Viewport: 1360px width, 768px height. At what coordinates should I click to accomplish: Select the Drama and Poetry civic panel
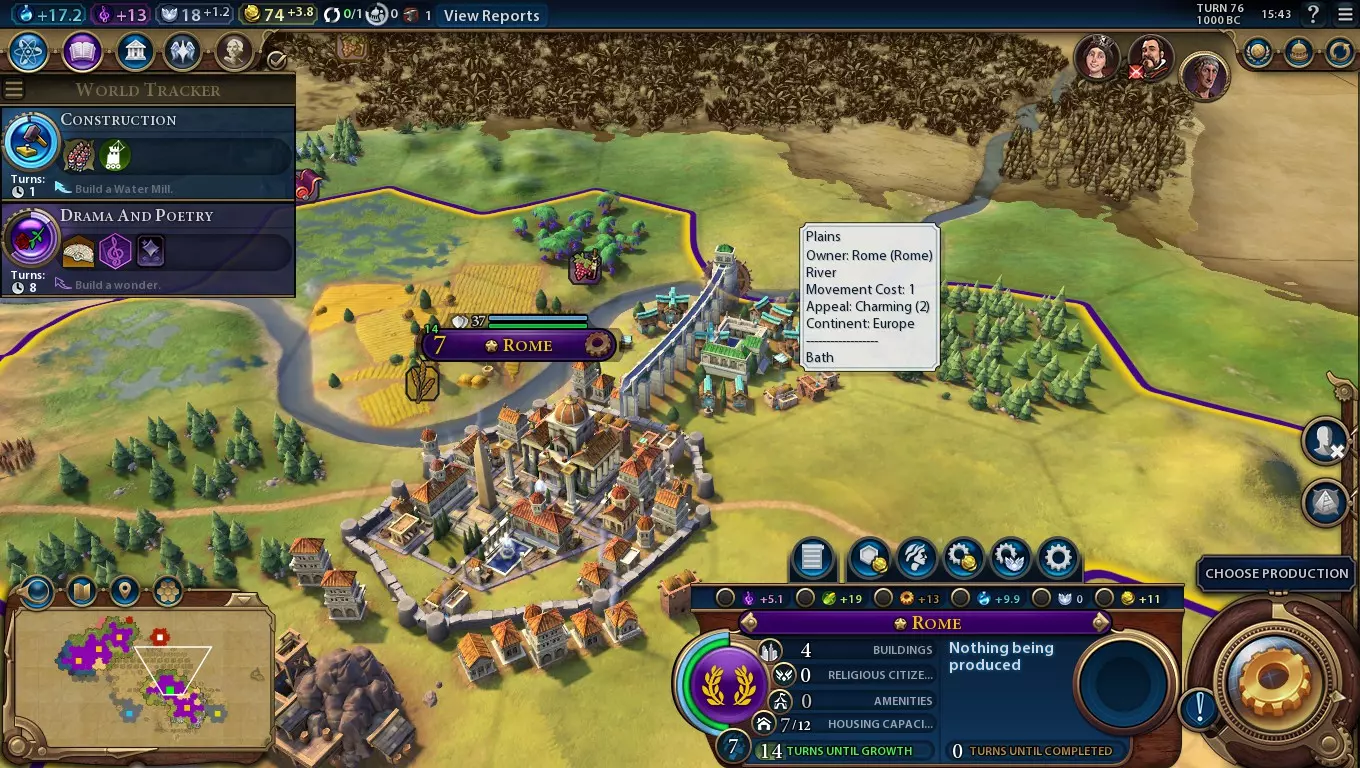(x=148, y=249)
